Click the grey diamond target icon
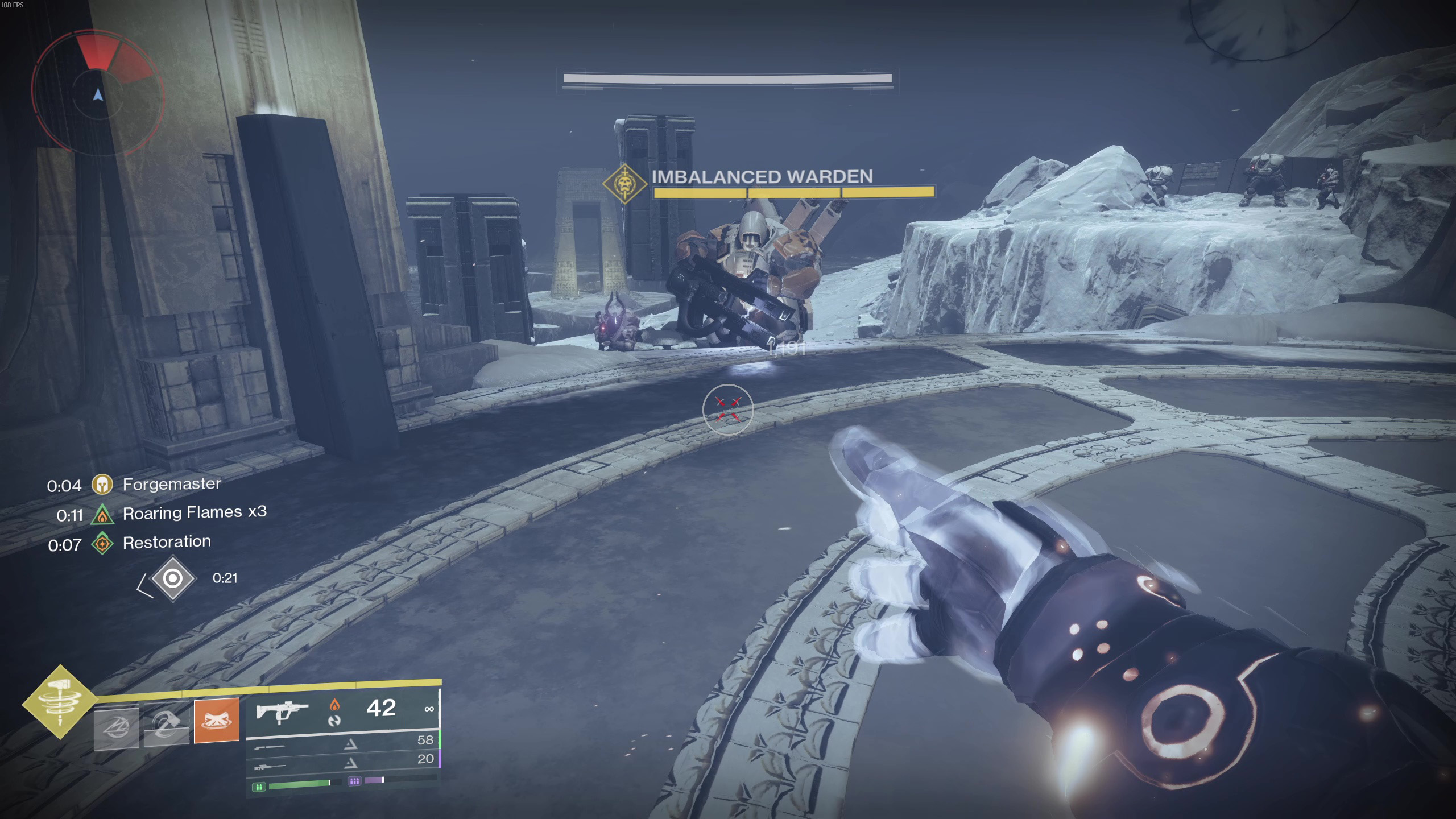Screen dimensions: 1456x819 (173, 579)
